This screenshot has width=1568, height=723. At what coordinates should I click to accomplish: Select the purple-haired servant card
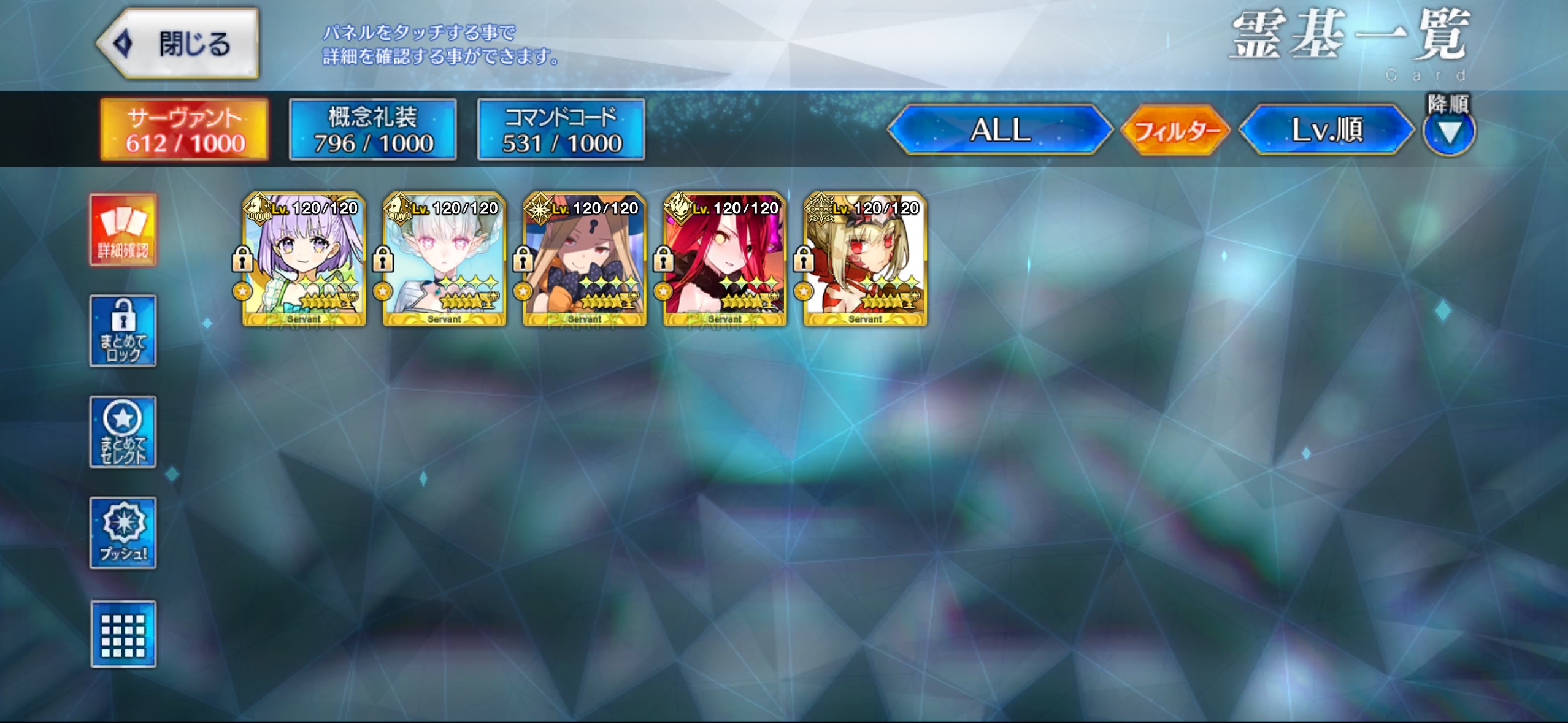click(304, 259)
